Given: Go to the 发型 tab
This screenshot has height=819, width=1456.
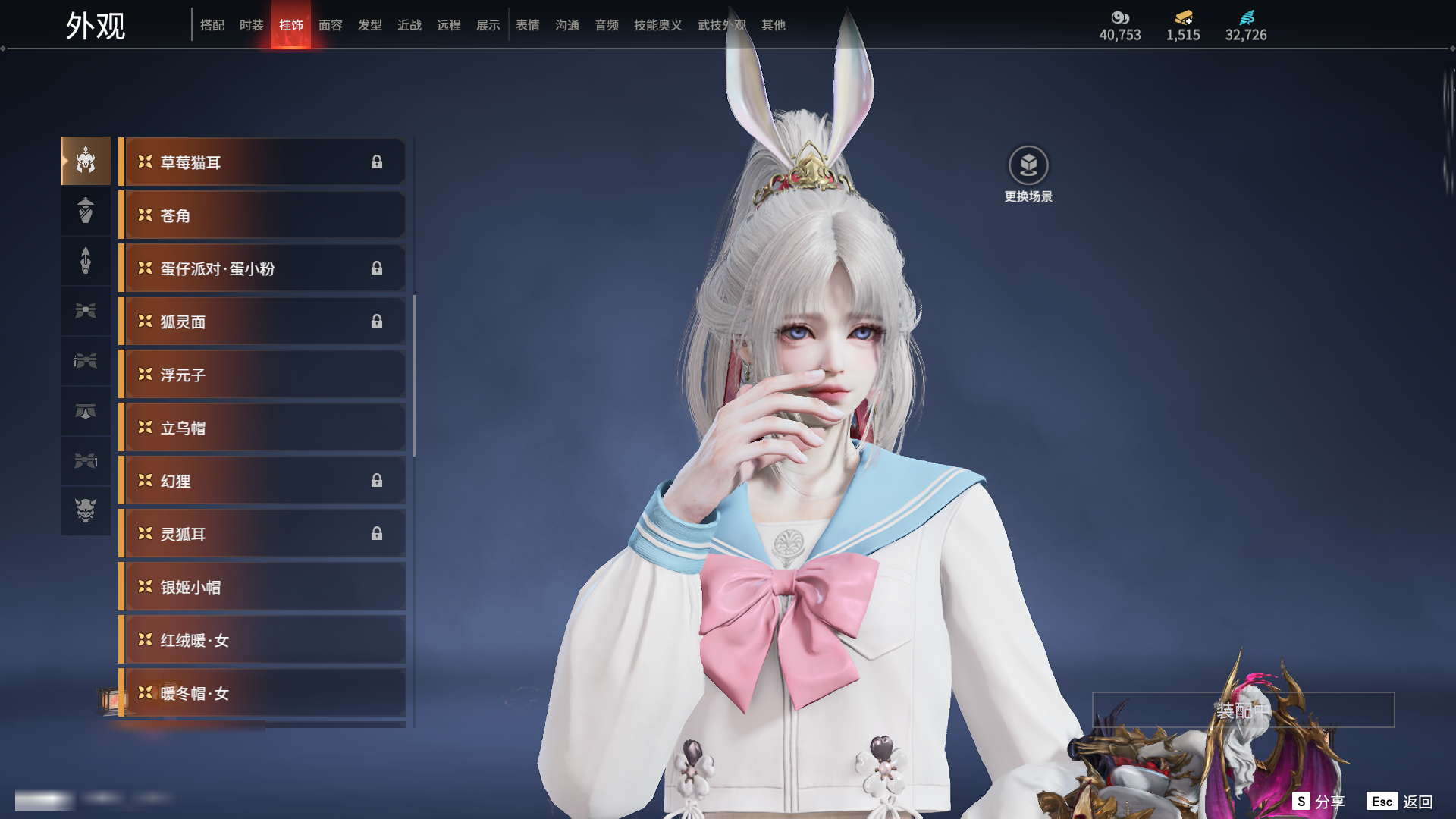Looking at the screenshot, I should pyautogui.click(x=370, y=25).
